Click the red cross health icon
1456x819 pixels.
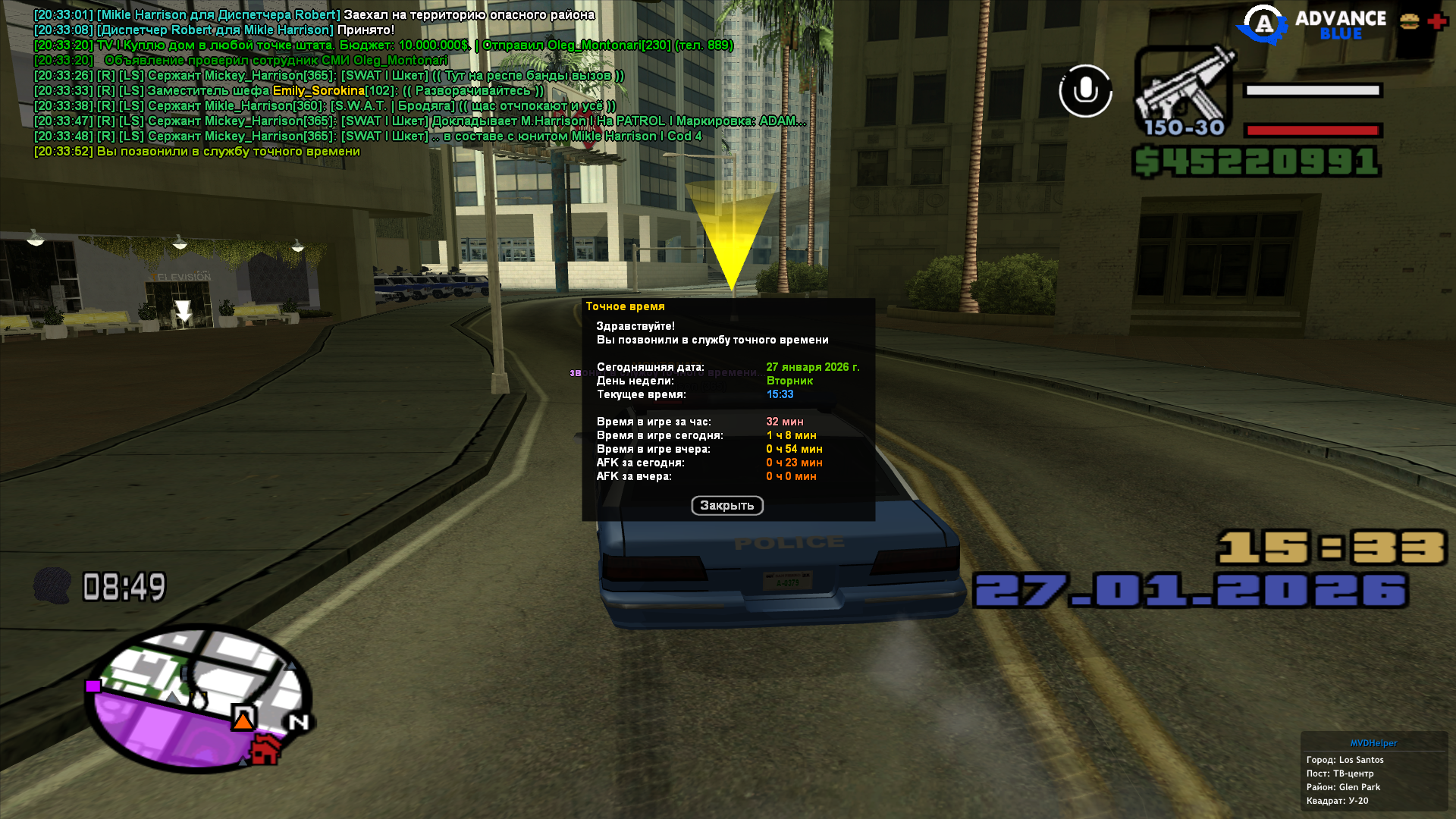click(1437, 22)
